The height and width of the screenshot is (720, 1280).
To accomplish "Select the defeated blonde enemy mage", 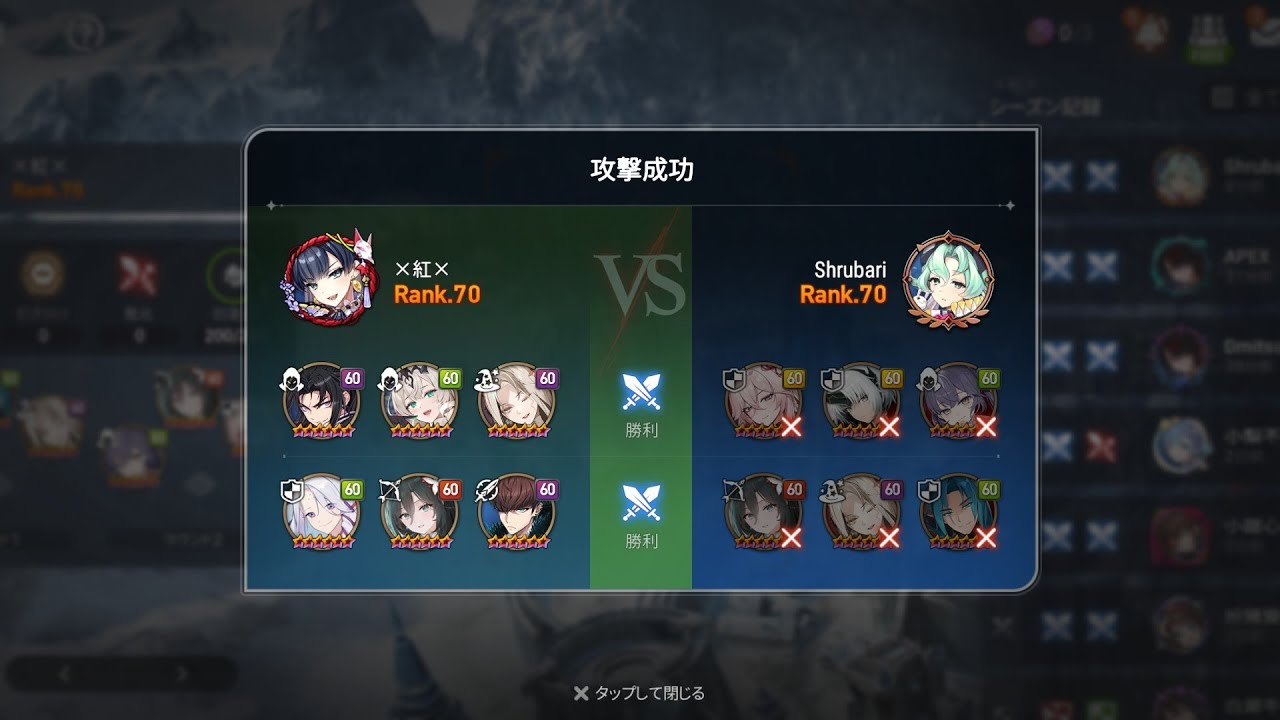I will point(861,512).
